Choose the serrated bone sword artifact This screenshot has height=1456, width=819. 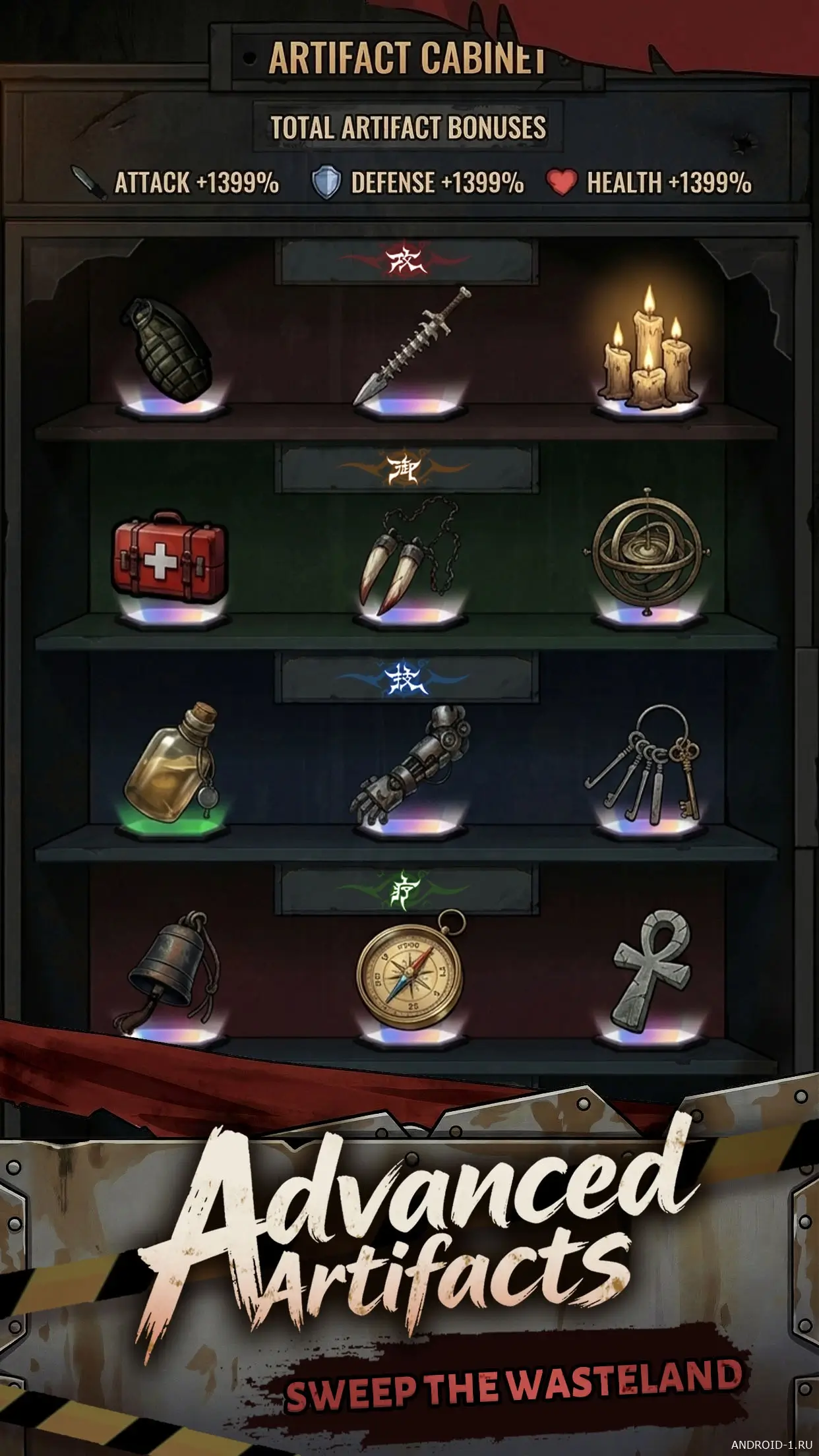click(411, 347)
